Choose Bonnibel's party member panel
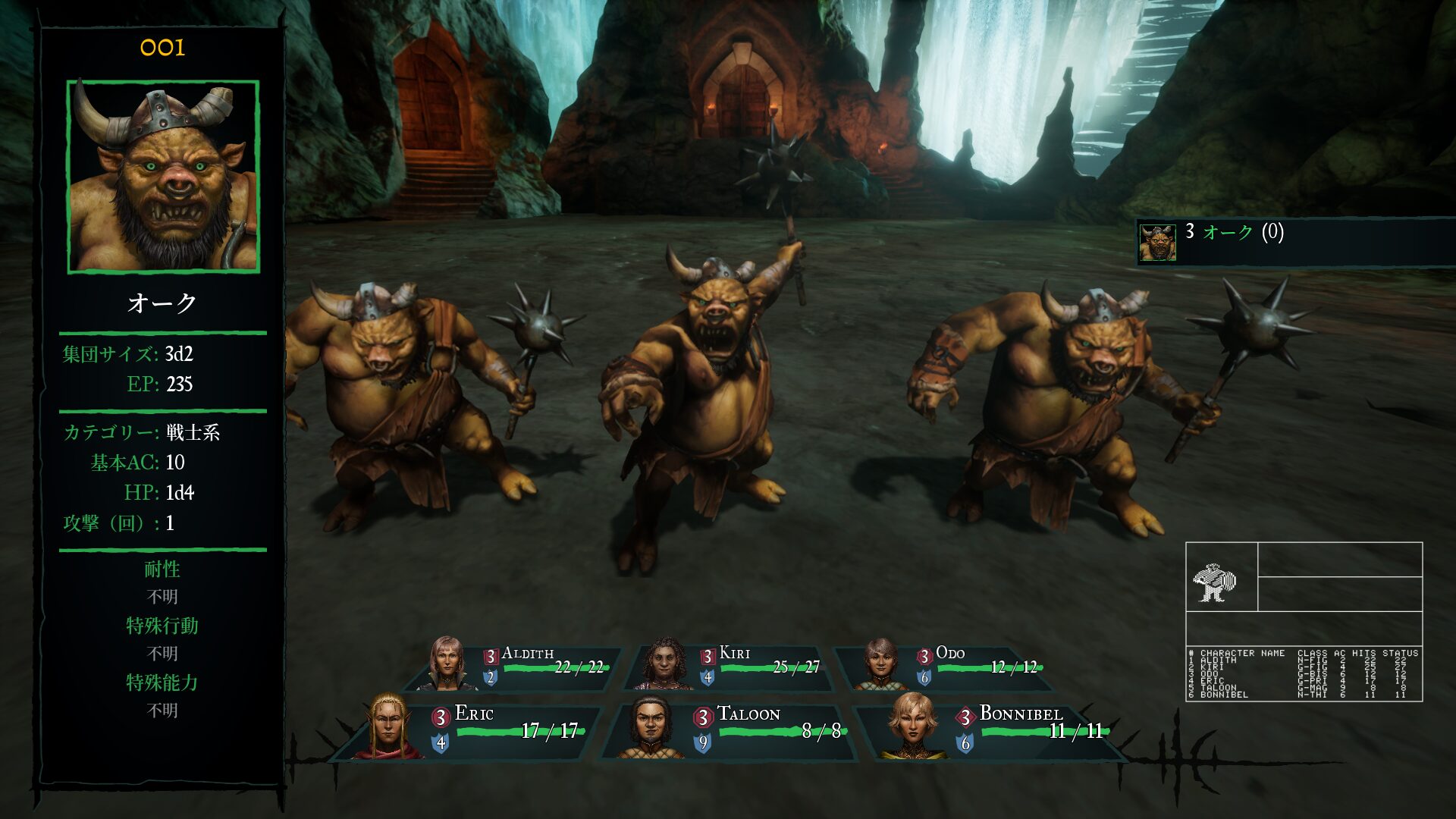 pos(993,730)
